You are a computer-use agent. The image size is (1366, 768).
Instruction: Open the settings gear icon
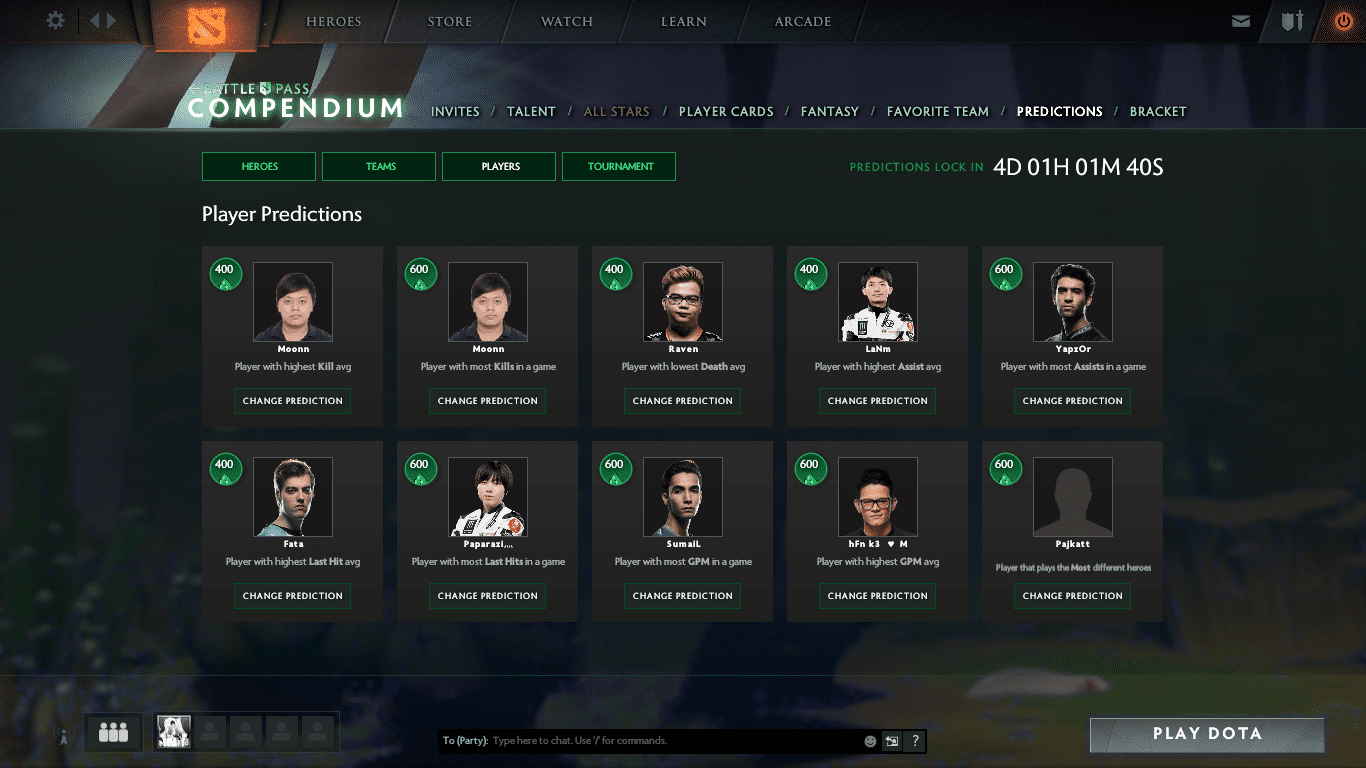55,20
